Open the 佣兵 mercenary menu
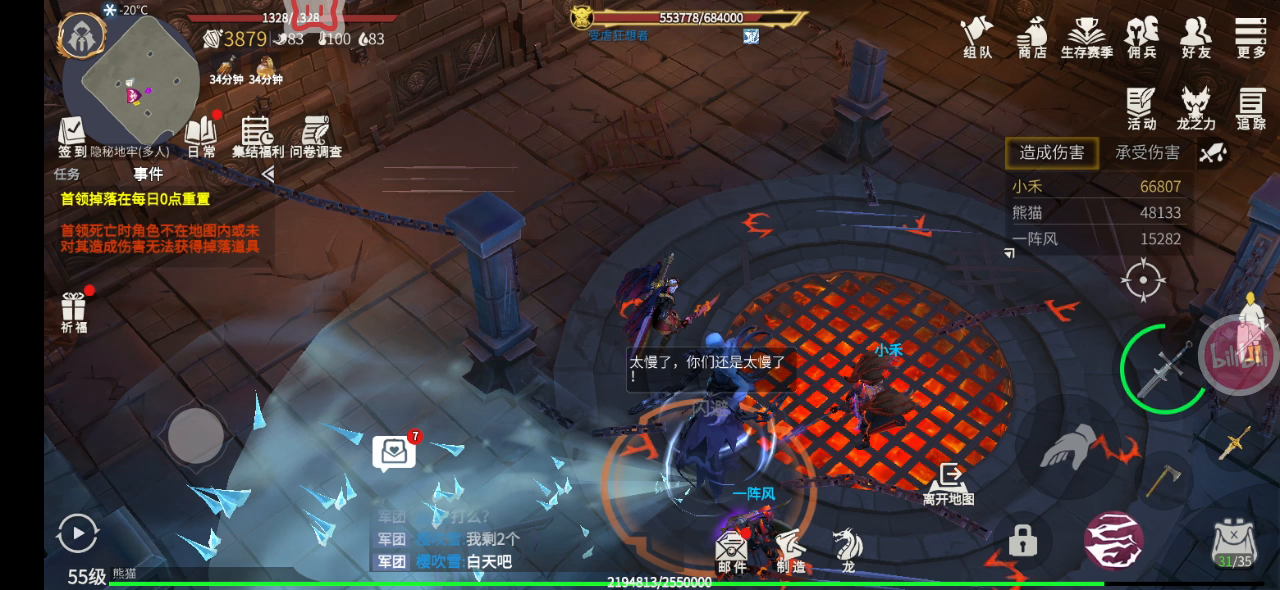The width and height of the screenshot is (1280, 590). coord(1141,37)
